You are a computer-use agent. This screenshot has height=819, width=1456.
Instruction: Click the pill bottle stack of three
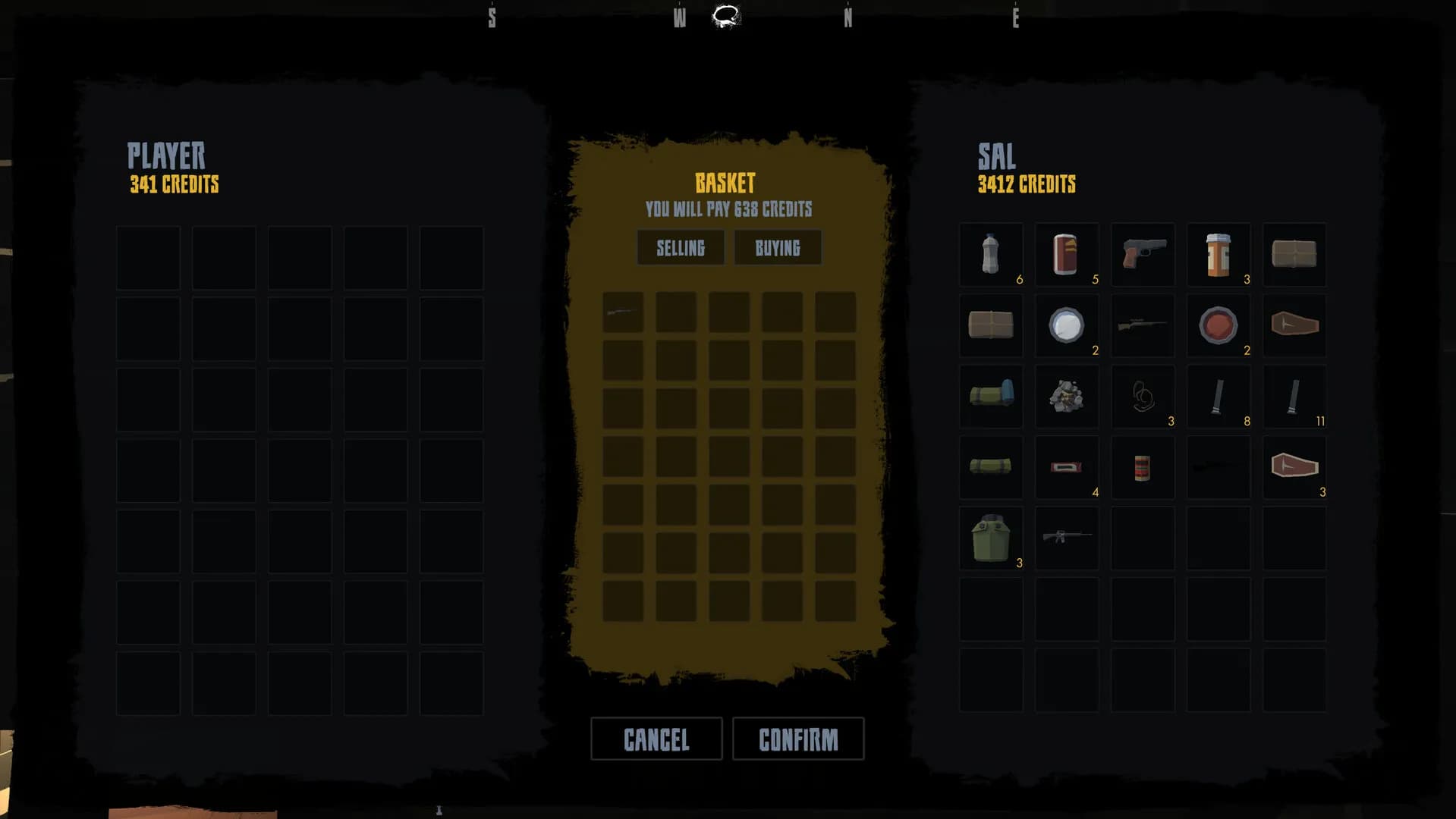[1219, 255]
